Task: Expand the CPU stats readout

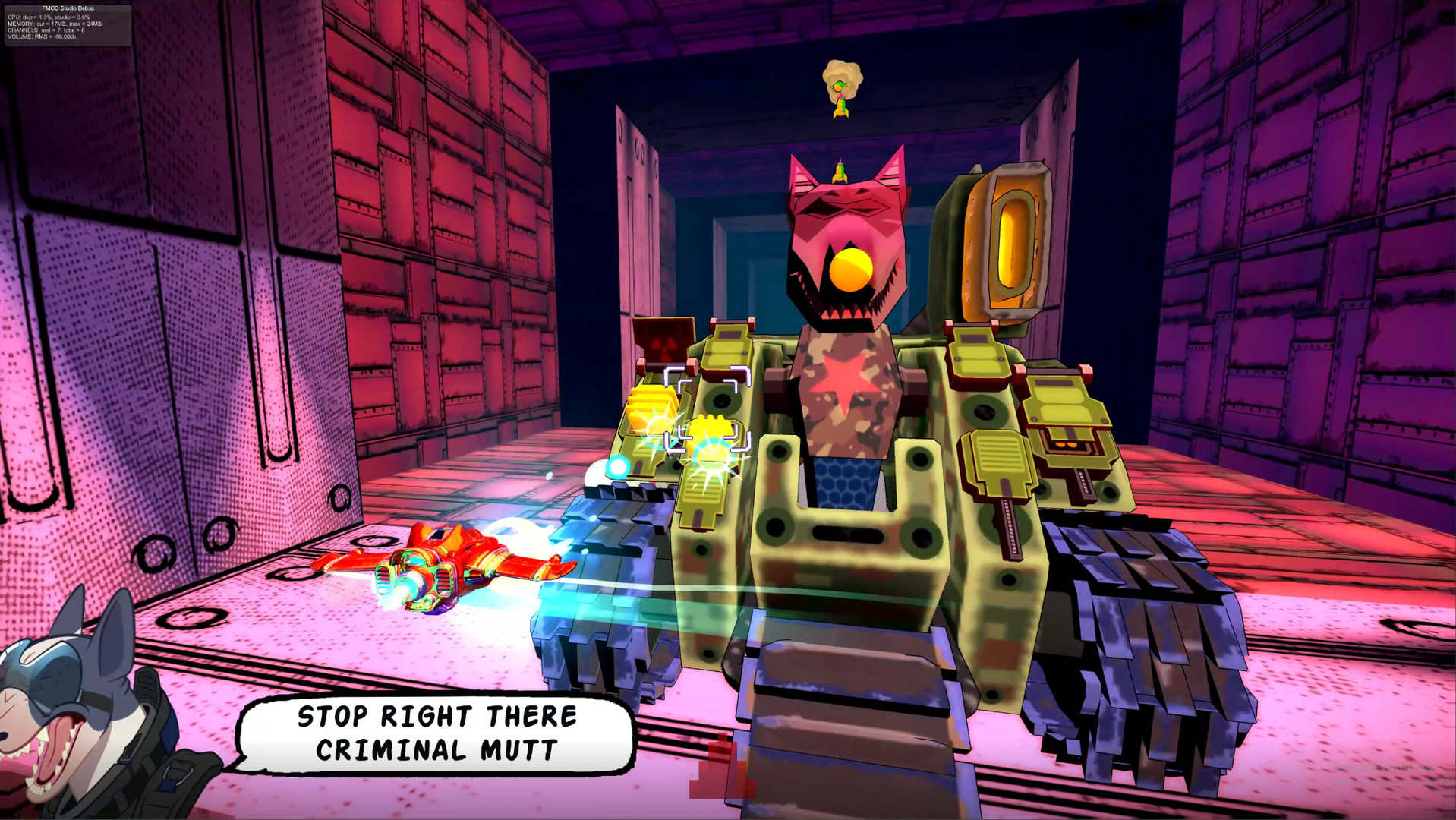Action: click(x=48, y=17)
